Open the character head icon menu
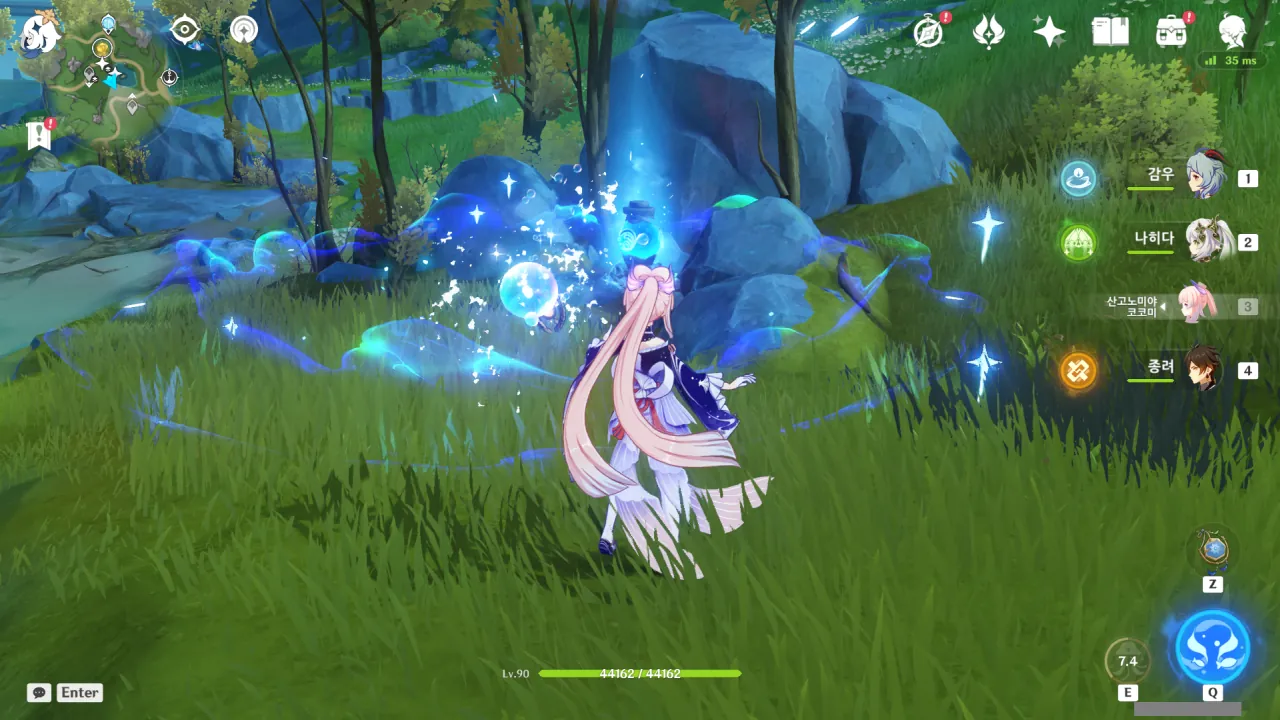The image size is (1280, 720). pos(1232,32)
